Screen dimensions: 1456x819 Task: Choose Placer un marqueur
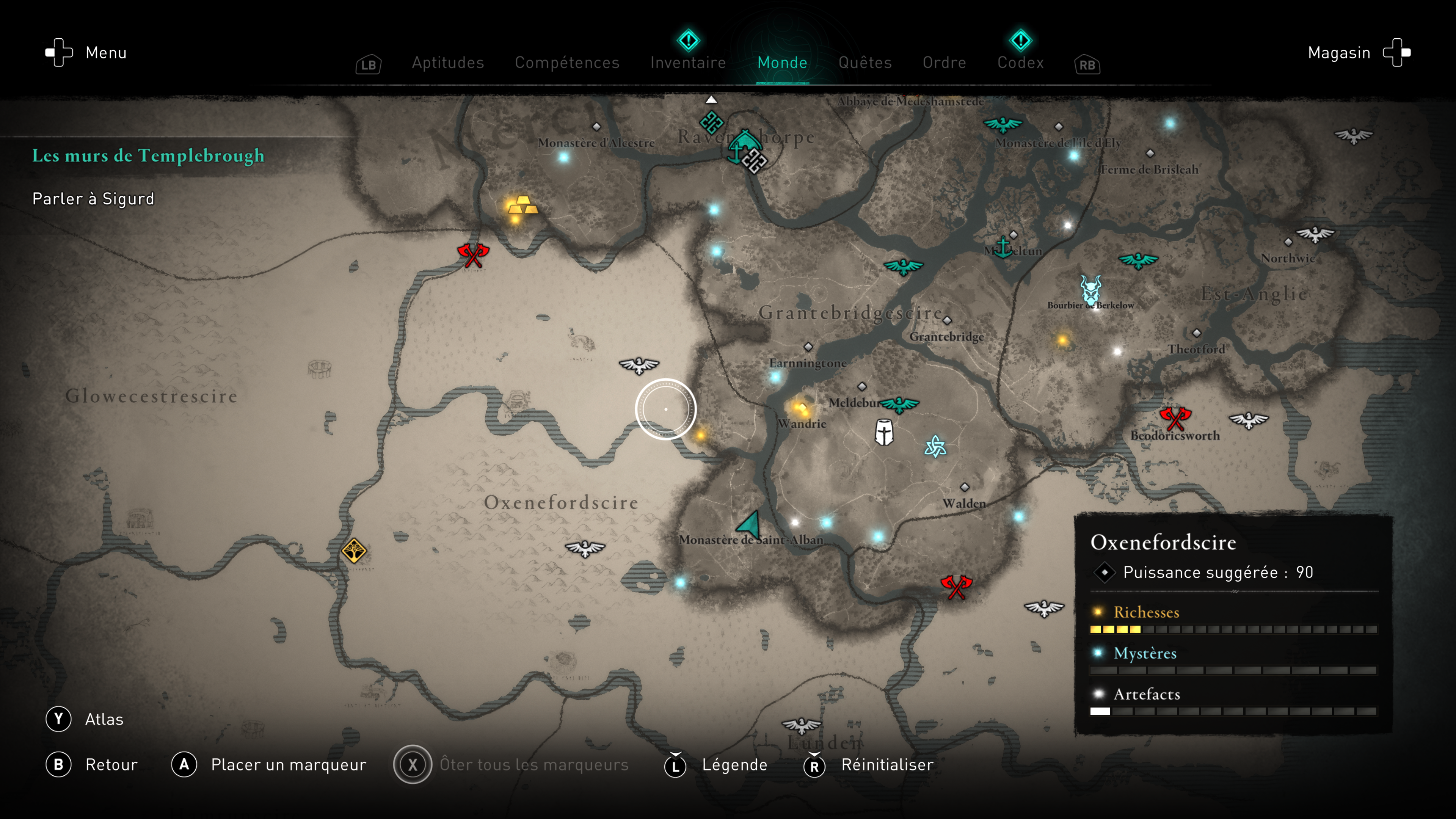point(288,765)
